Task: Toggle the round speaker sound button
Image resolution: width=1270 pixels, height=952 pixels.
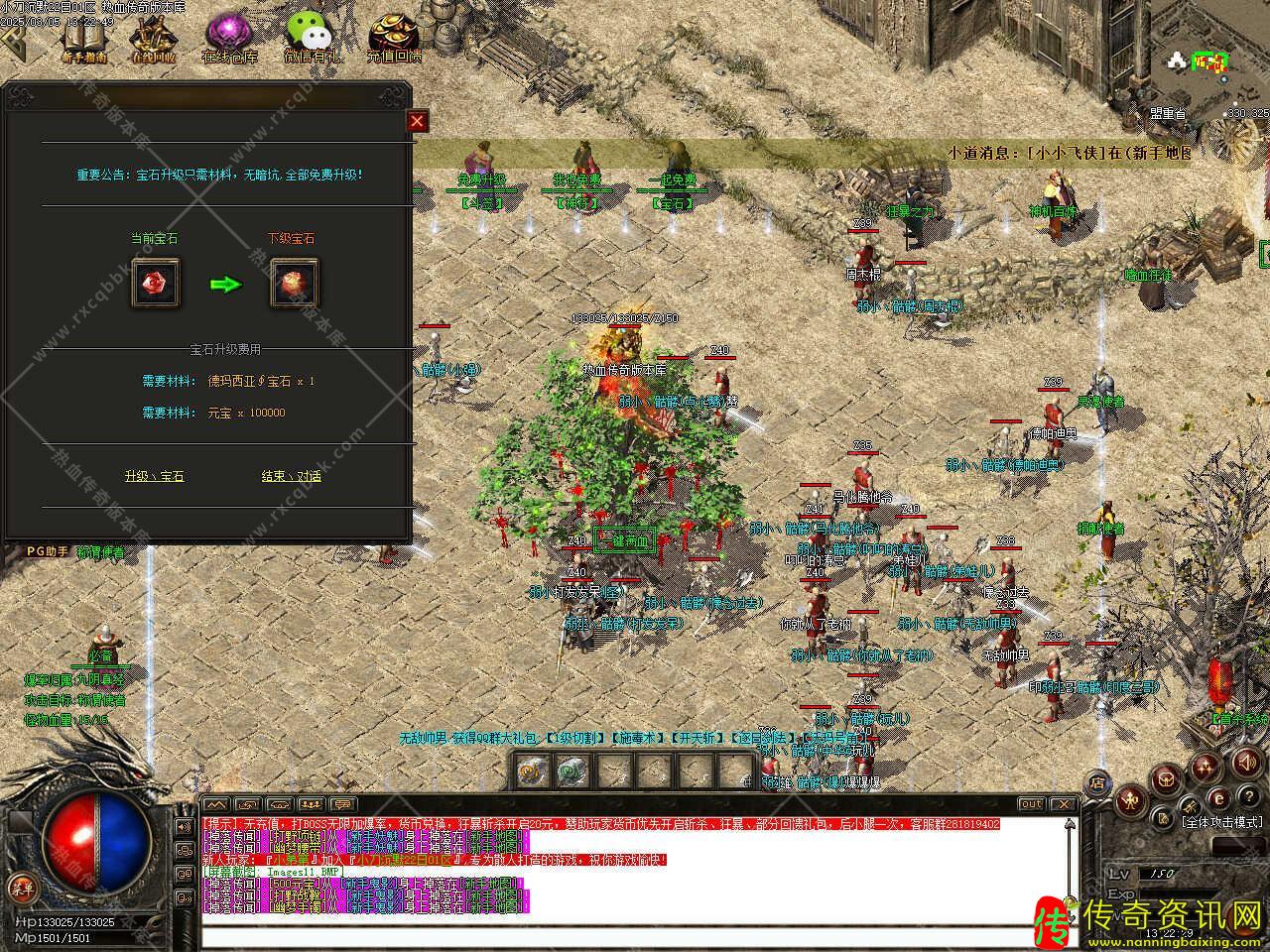Action: (x=1248, y=763)
